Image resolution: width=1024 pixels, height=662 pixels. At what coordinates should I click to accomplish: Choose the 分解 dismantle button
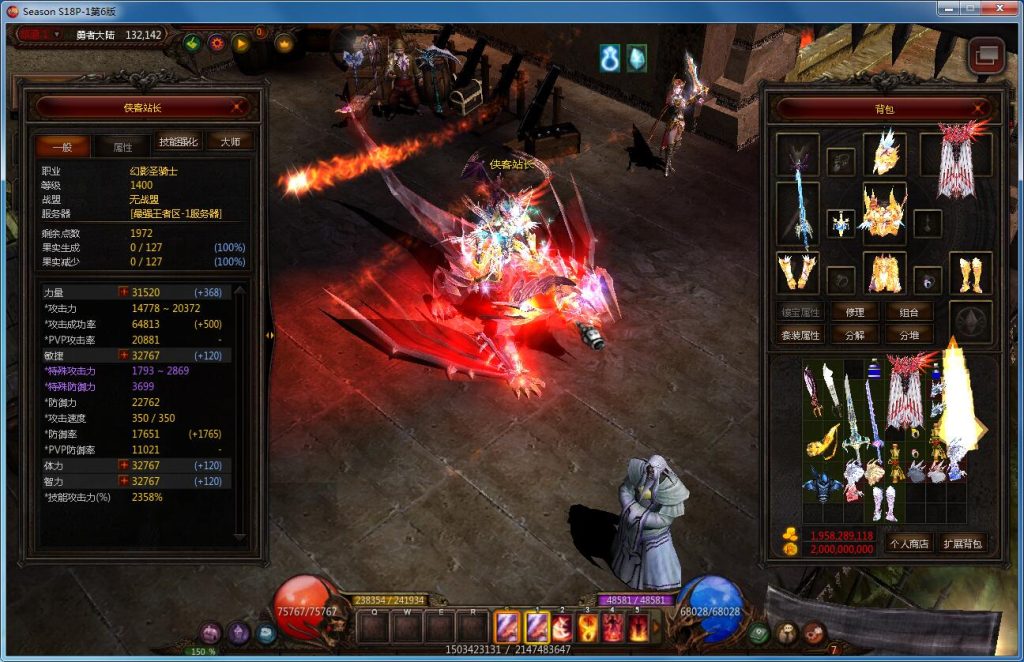[x=854, y=335]
